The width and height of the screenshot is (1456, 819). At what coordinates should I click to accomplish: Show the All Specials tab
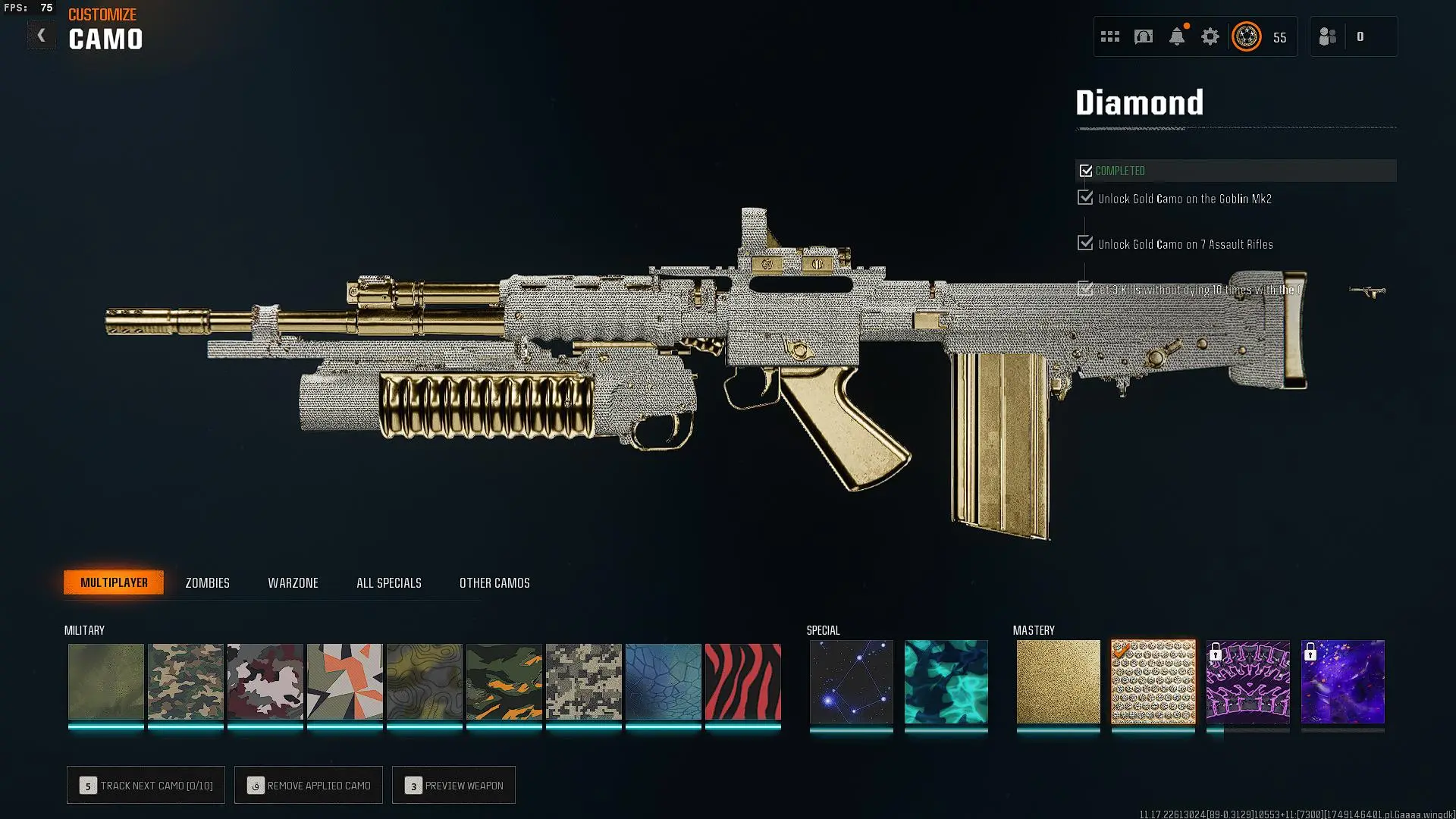tap(388, 583)
